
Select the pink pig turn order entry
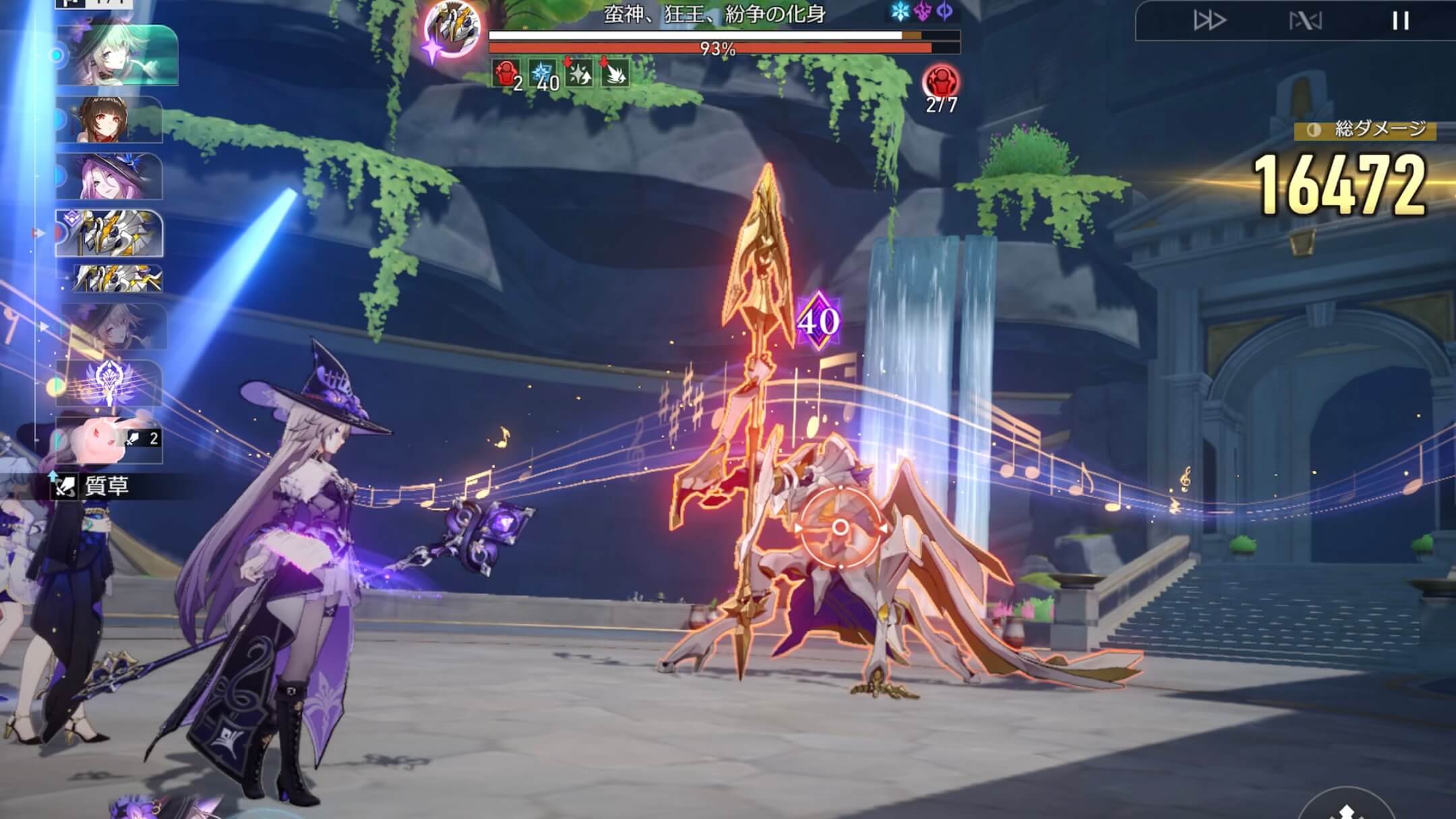pos(109,439)
